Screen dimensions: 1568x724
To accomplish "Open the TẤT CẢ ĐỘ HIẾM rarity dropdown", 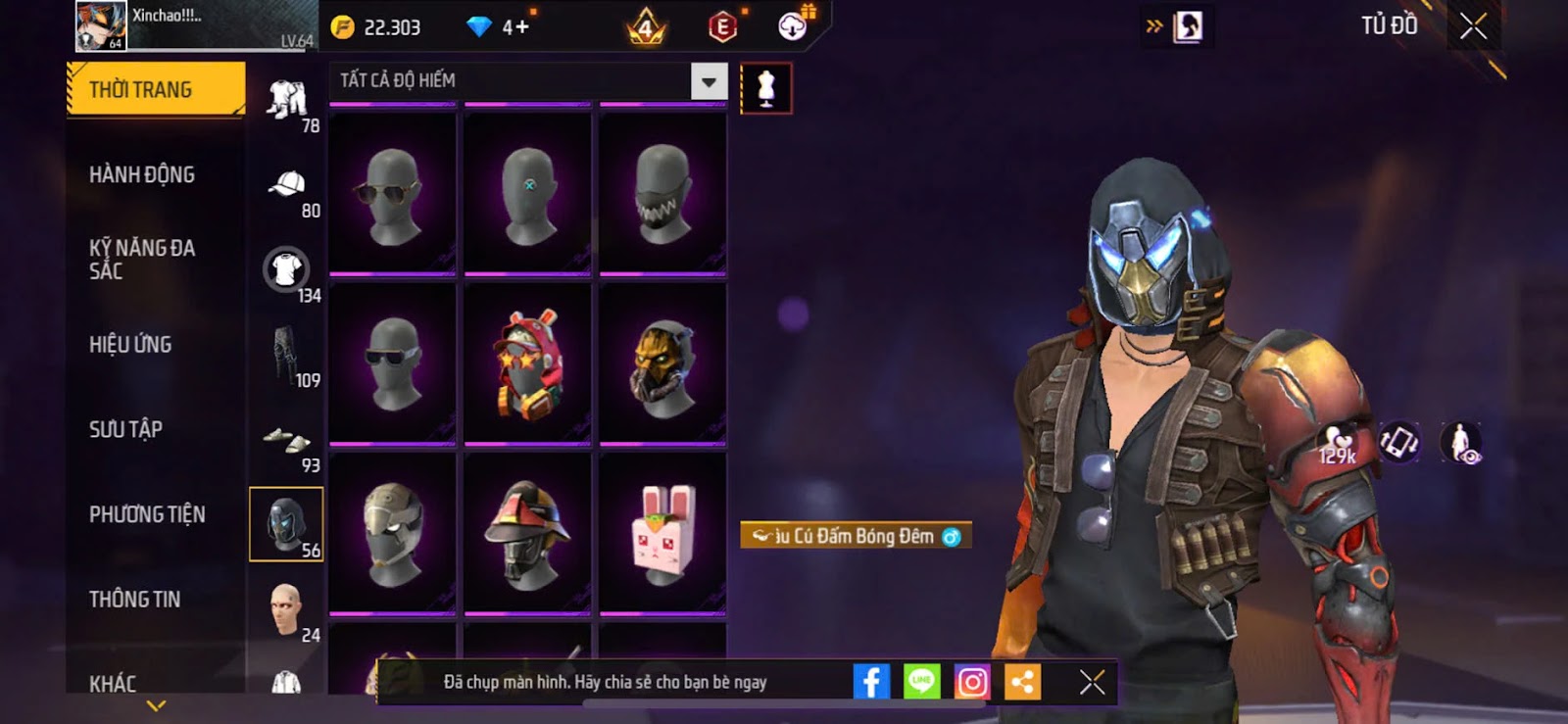I will [709, 81].
